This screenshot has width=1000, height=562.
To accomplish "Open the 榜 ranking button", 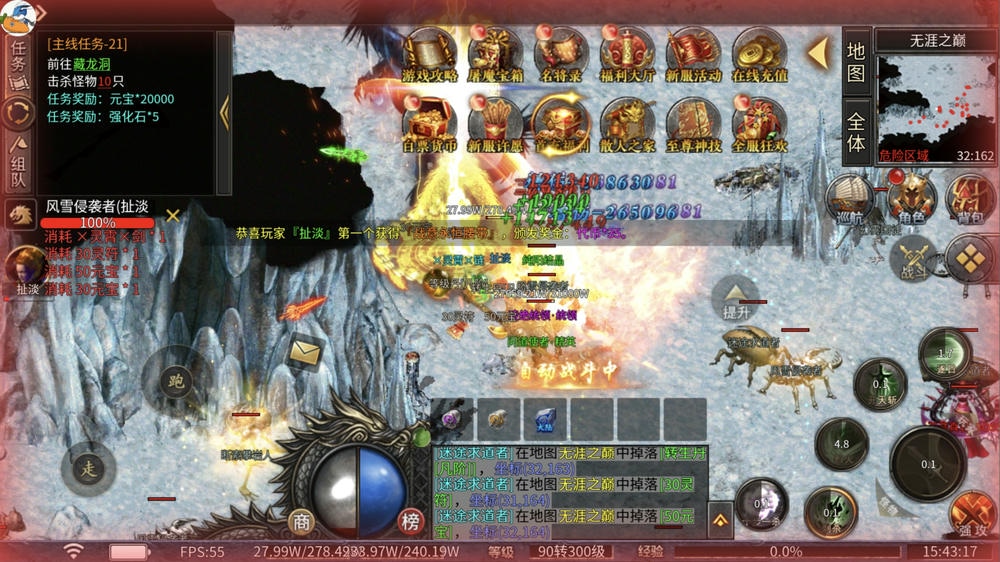I will click(411, 521).
